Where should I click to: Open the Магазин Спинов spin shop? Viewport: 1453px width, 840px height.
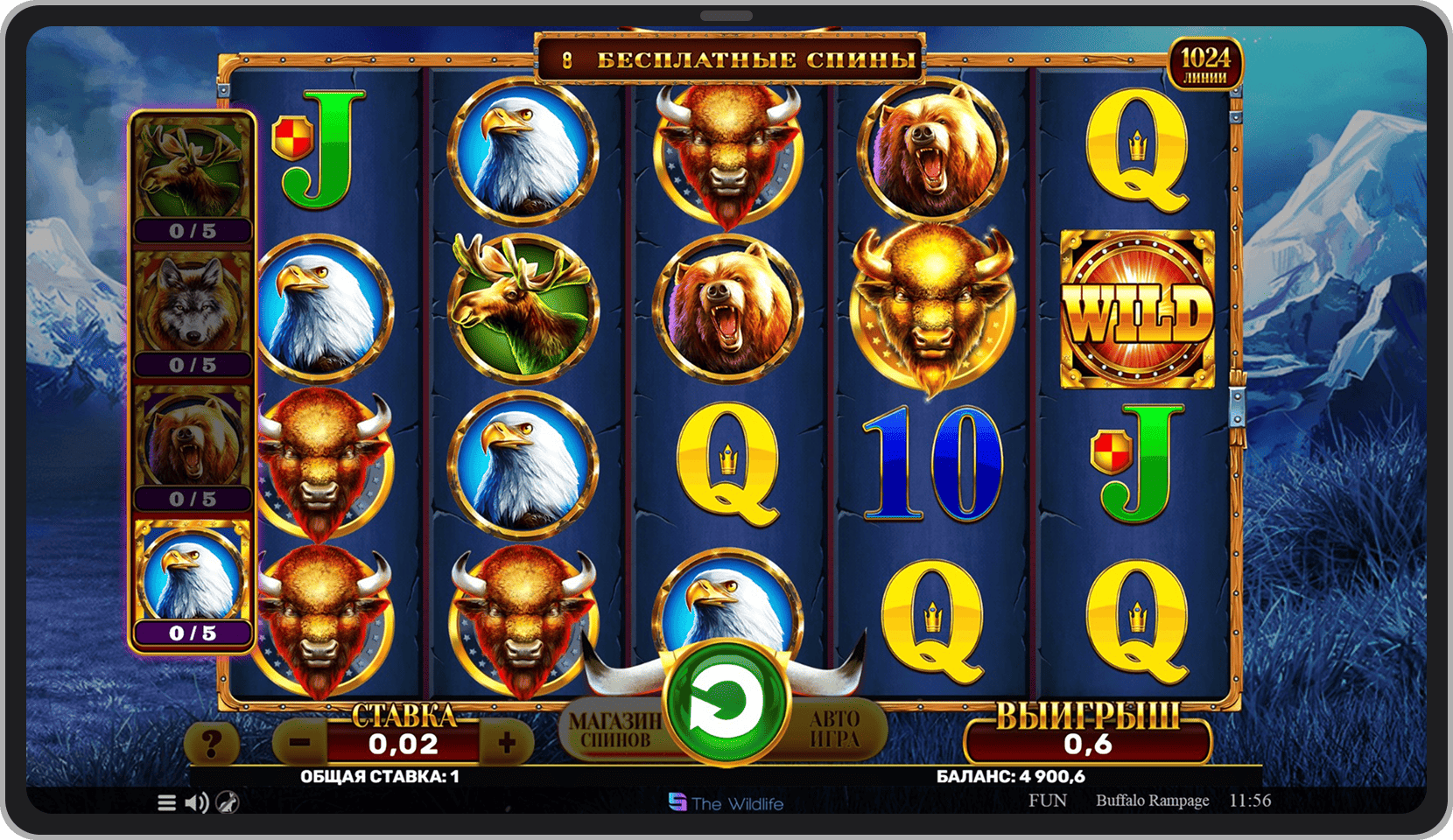pyautogui.click(x=614, y=731)
